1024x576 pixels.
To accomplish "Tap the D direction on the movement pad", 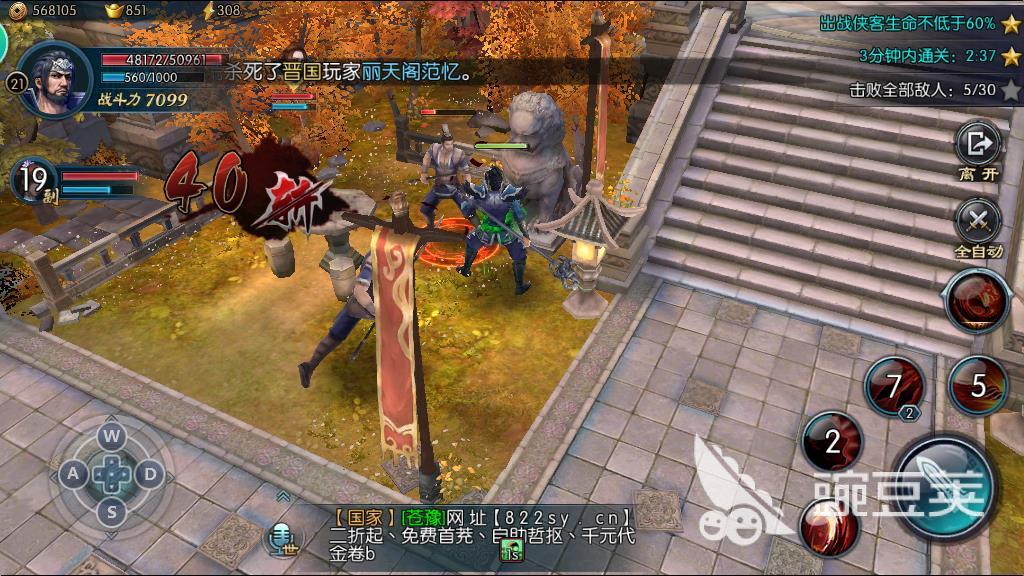I will [150, 474].
